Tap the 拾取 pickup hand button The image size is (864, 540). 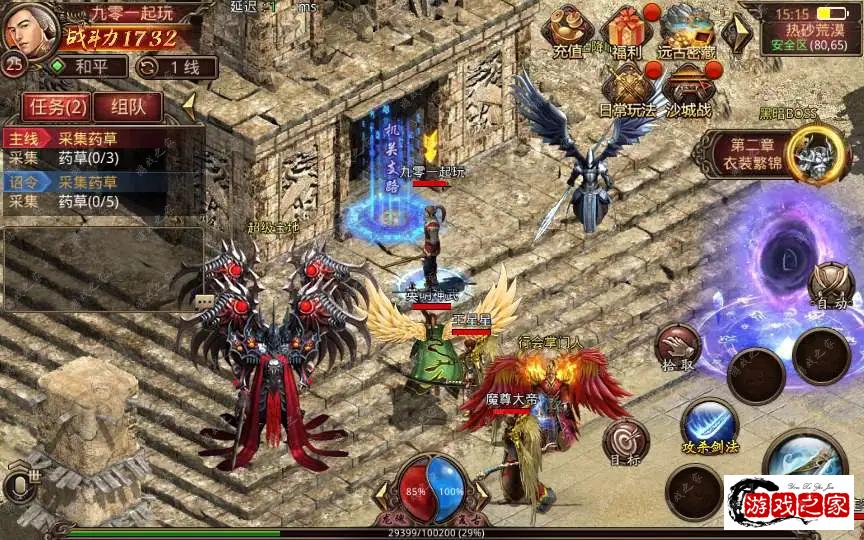[678, 347]
